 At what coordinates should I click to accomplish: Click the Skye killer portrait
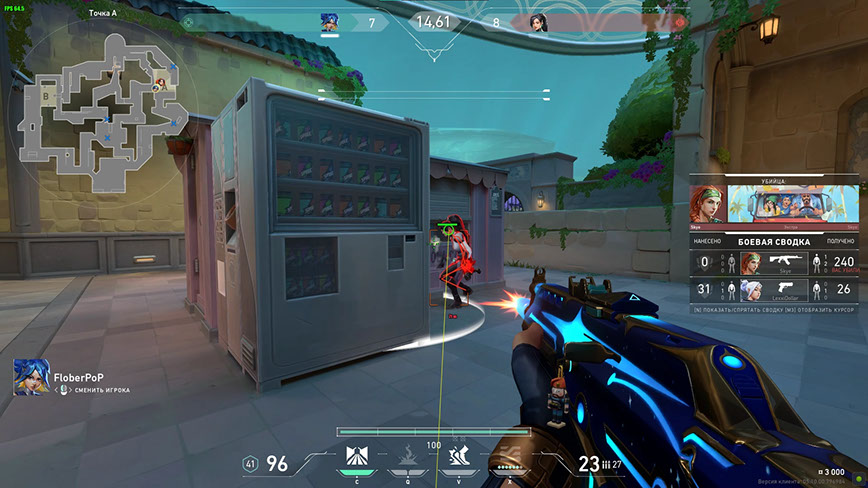point(708,204)
